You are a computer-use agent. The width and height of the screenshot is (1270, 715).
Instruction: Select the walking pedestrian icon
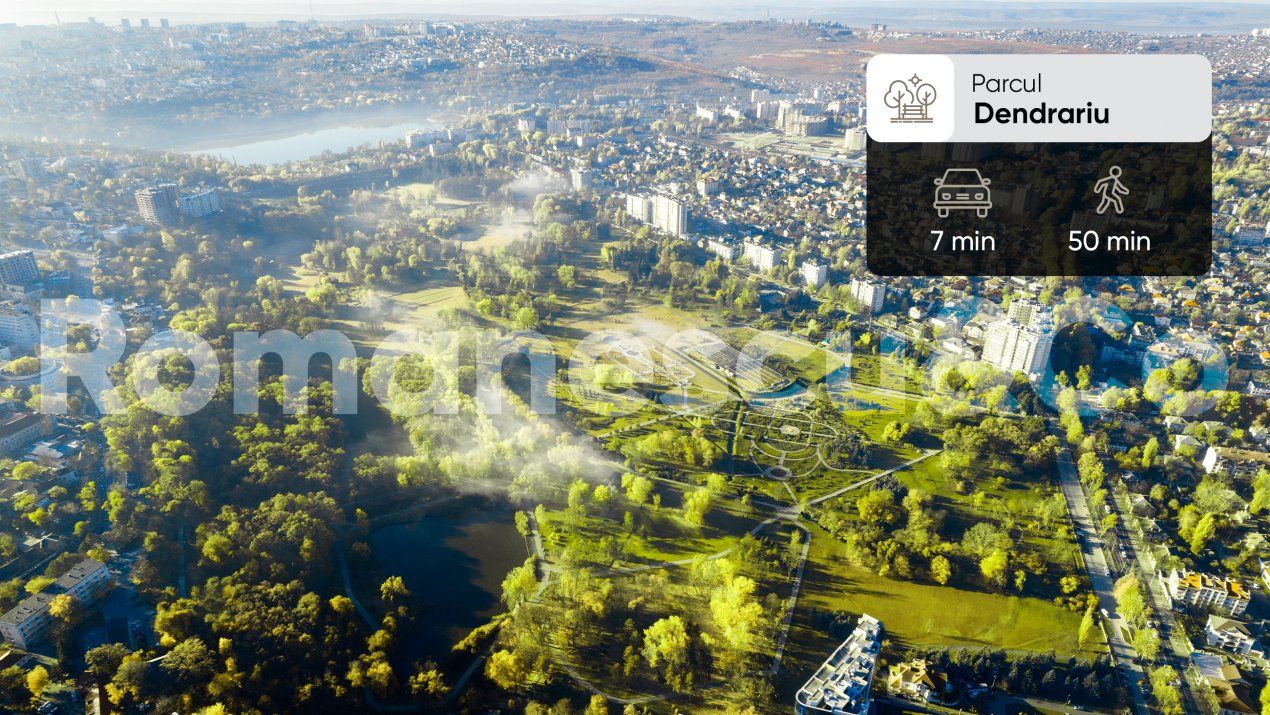[1110, 190]
